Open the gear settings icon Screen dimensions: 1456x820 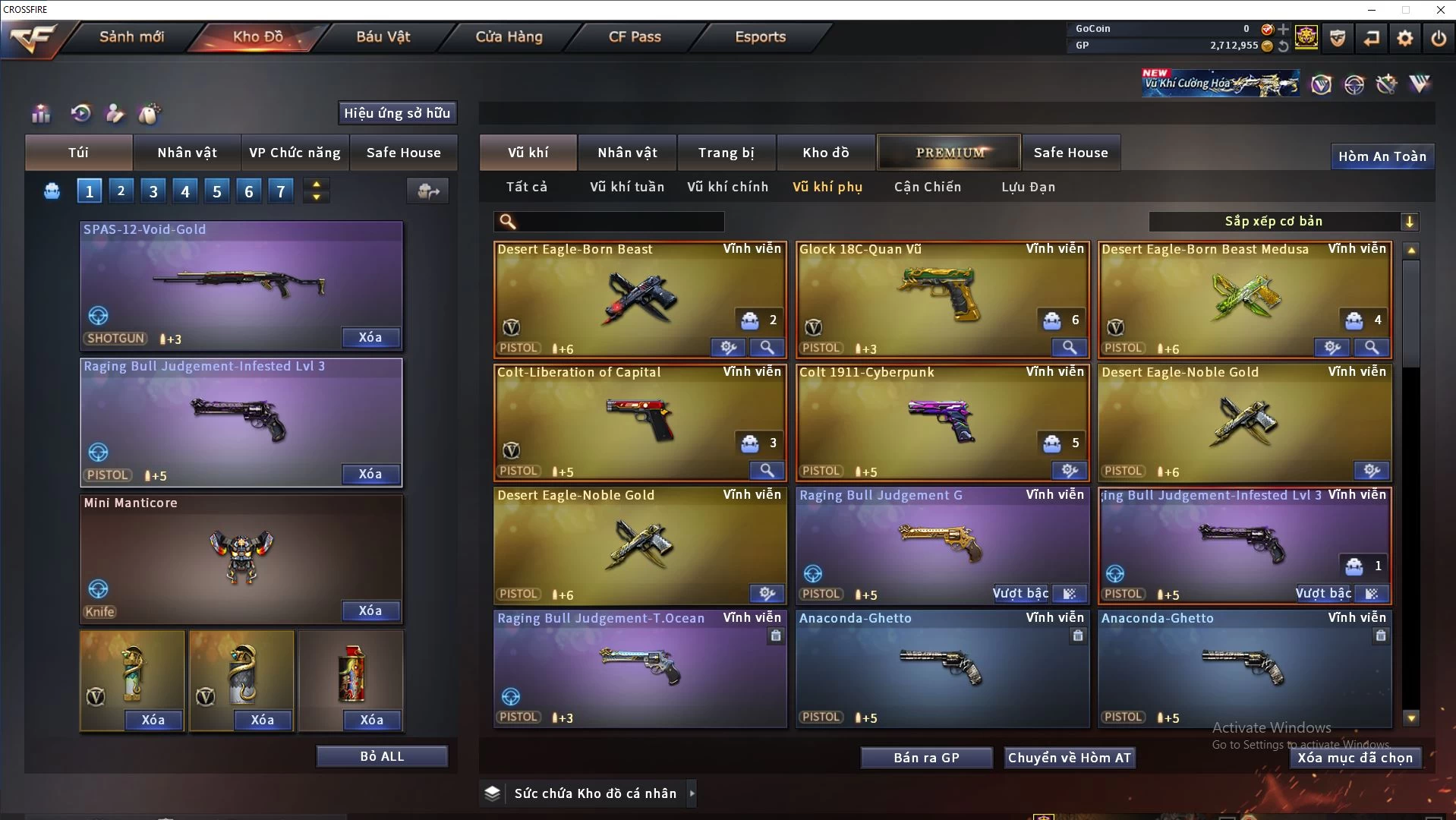pos(1404,38)
